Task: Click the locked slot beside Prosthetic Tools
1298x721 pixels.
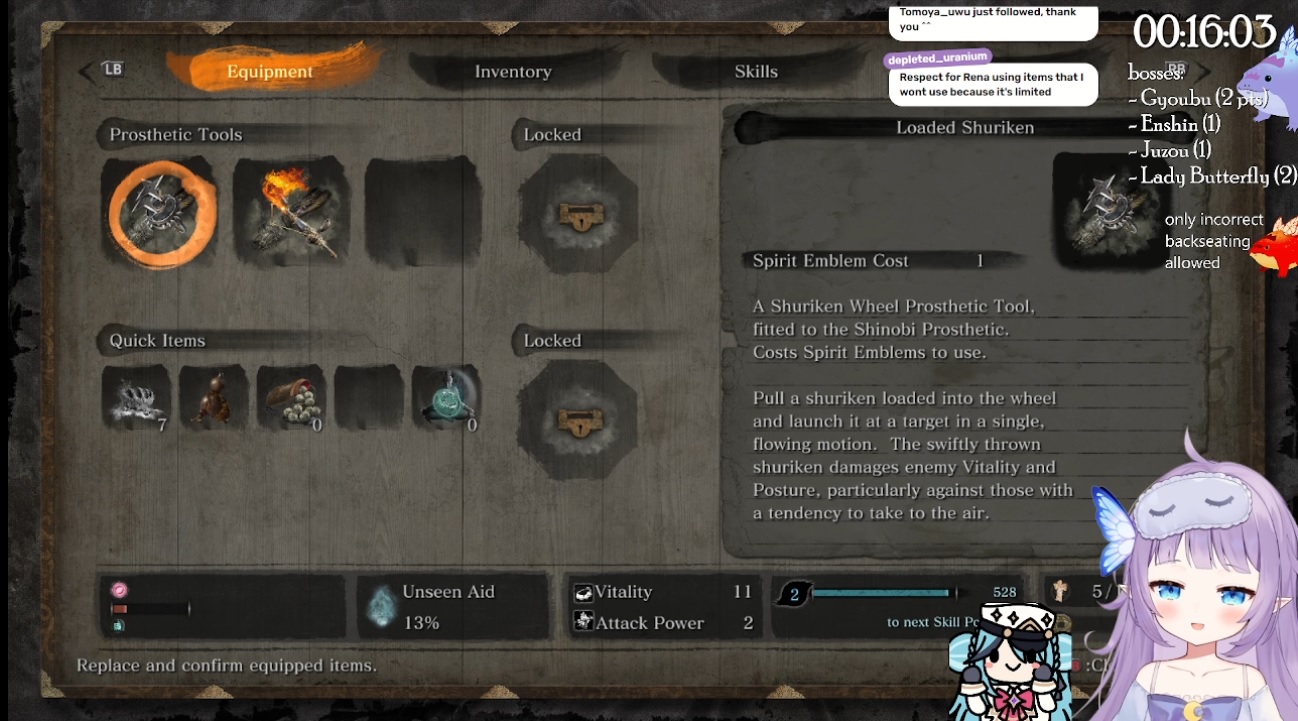Action: [x=578, y=212]
